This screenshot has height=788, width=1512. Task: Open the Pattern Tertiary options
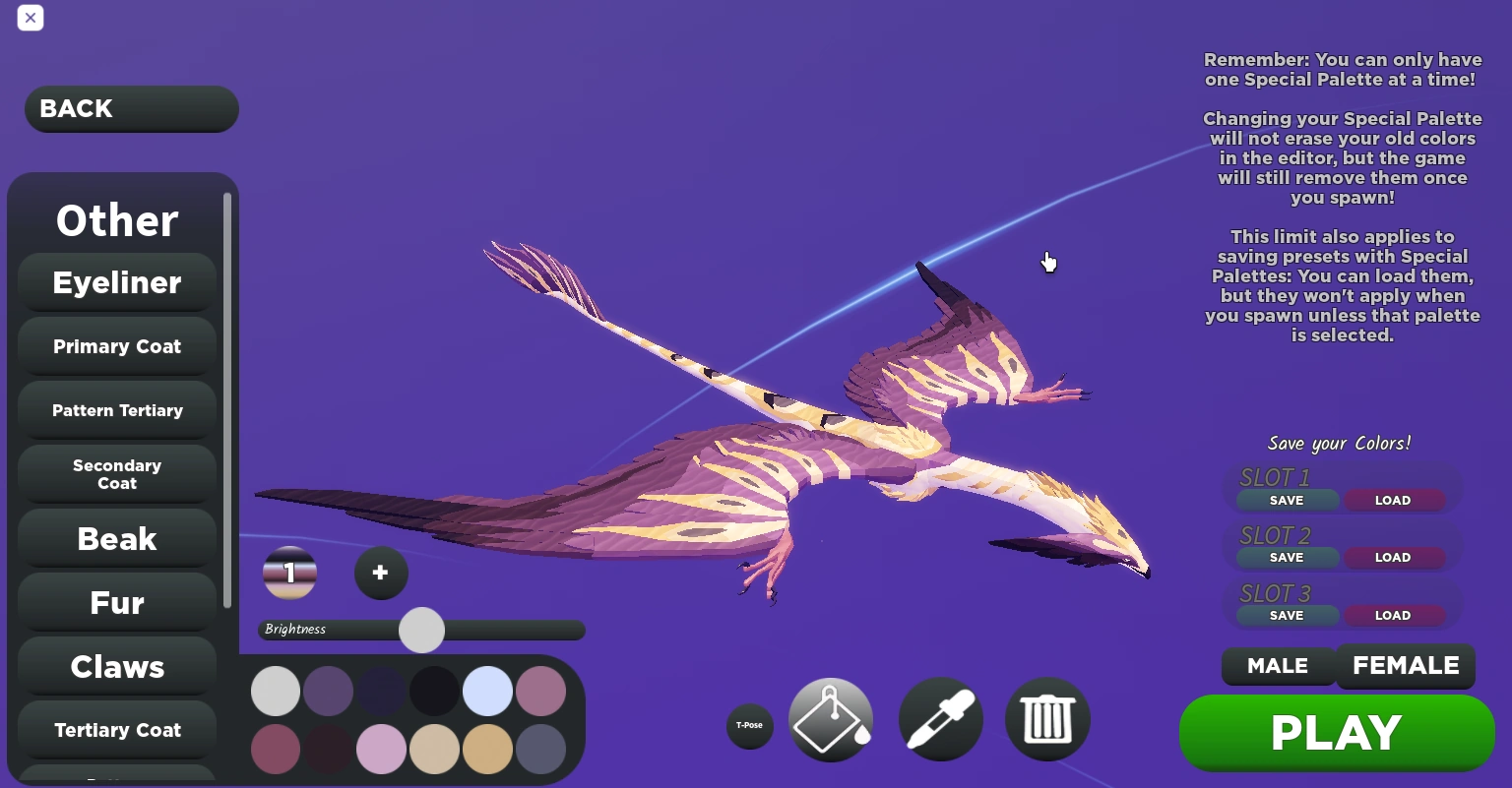[x=116, y=410]
